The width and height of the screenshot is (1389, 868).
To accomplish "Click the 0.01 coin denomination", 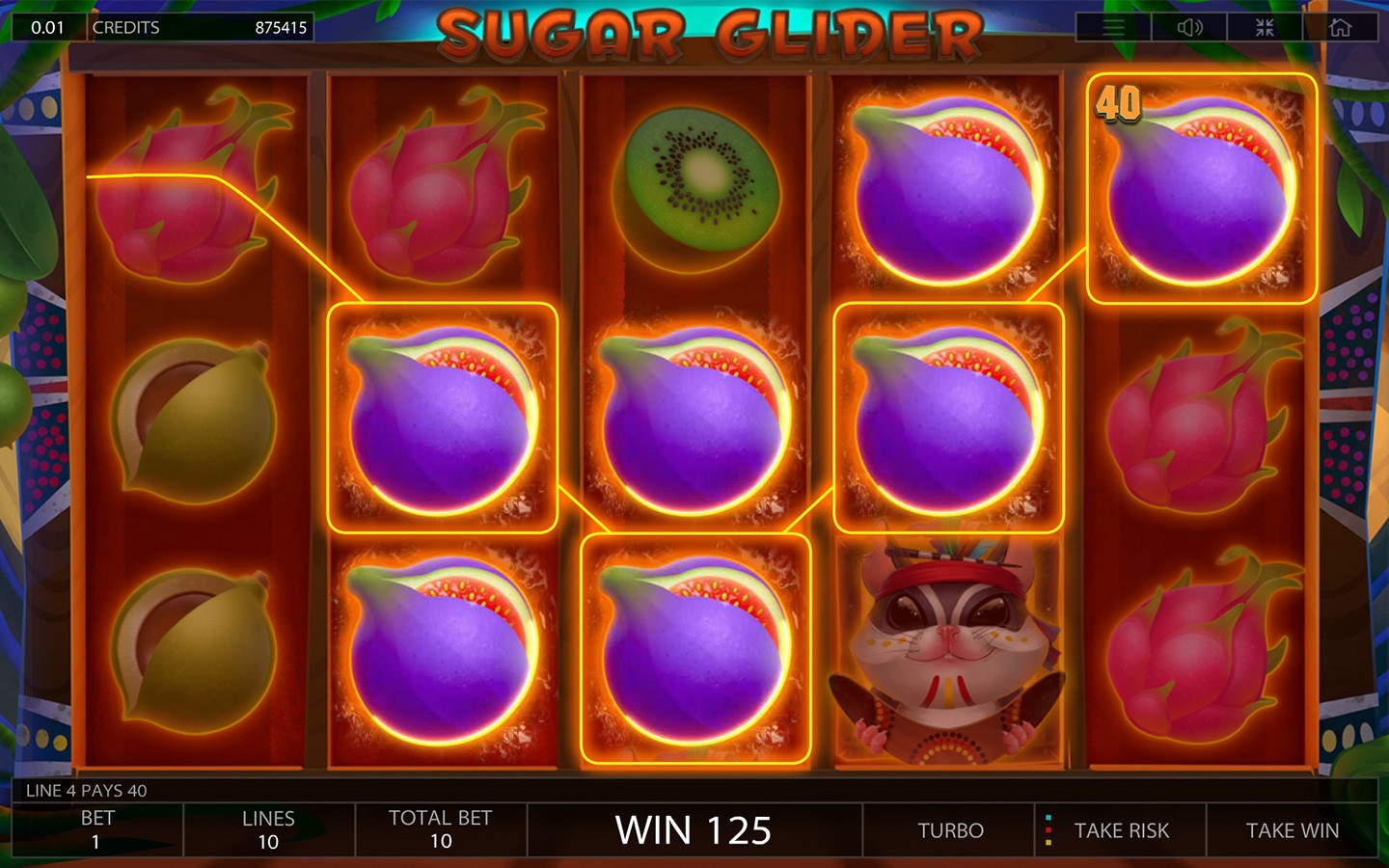I will click(x=47, y=27).
